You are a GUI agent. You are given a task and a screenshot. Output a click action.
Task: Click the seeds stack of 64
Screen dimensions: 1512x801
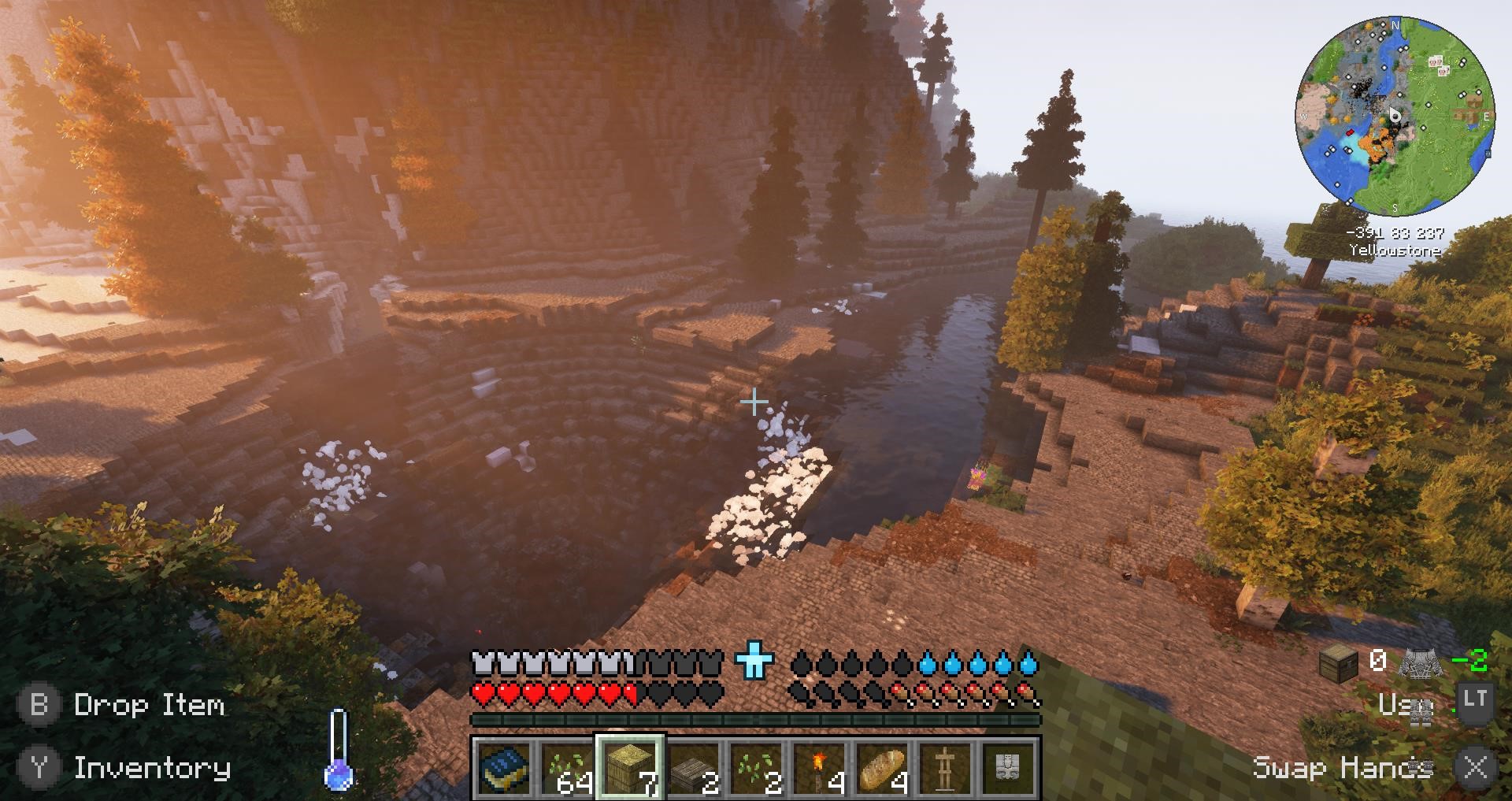(x=565, y=766)
